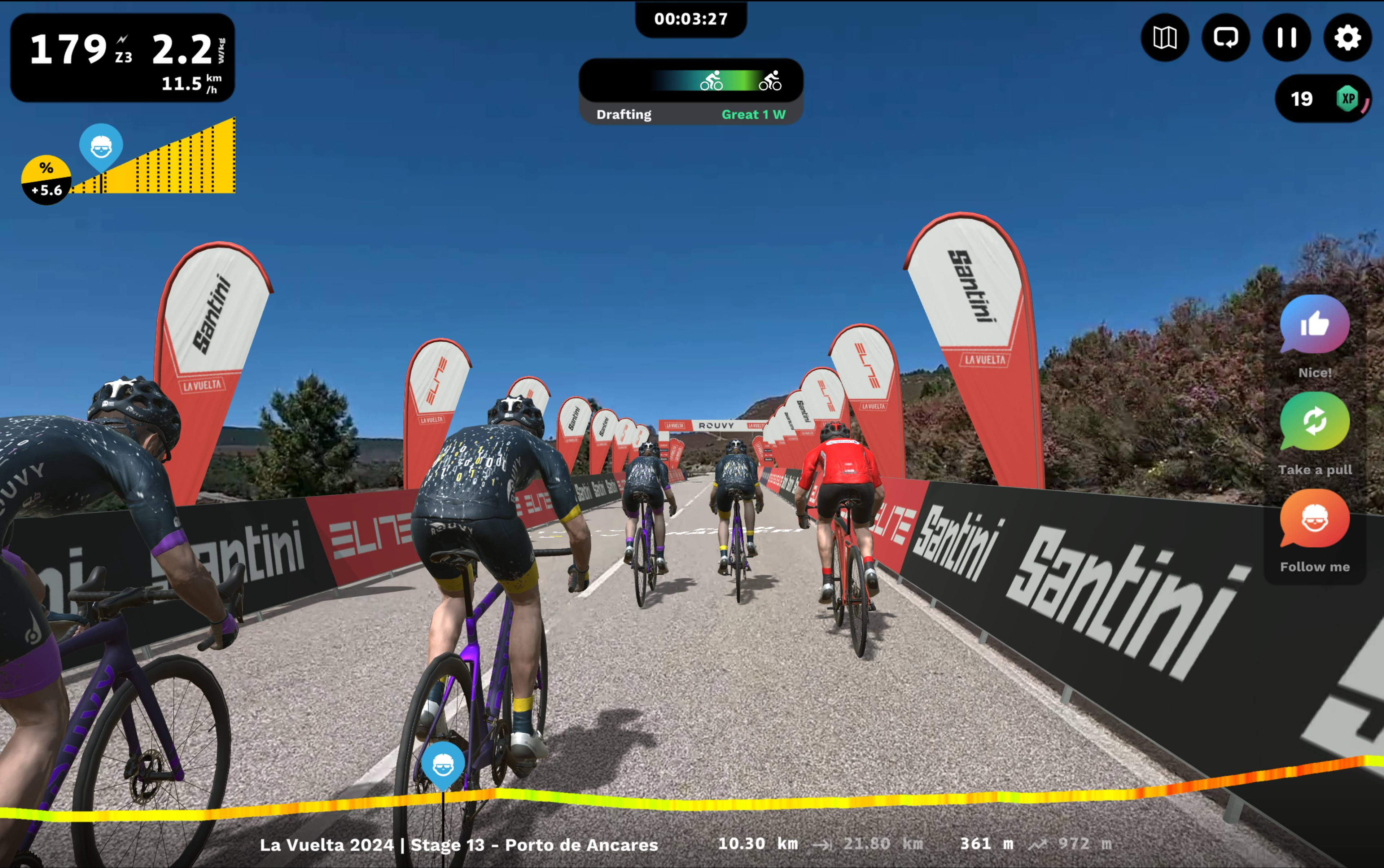The width and height of the screenshot is (1384, 868).
Task: Open the Drafting status panel
Action: coord(691,91)
